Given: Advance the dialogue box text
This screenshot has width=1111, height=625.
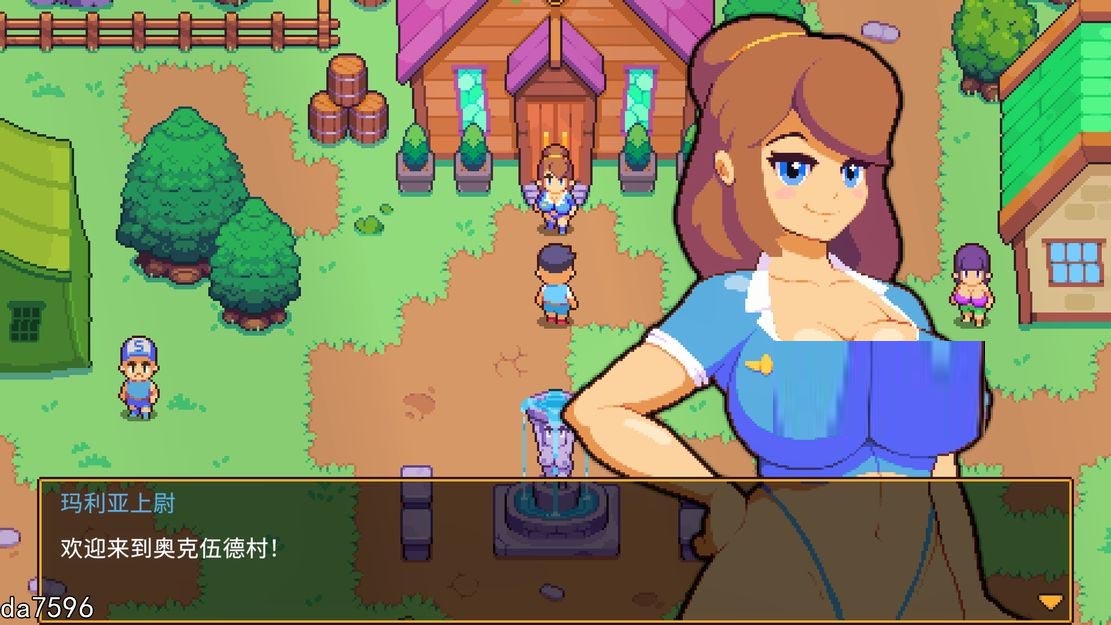Looking at the screenshot, I should 555,548.
